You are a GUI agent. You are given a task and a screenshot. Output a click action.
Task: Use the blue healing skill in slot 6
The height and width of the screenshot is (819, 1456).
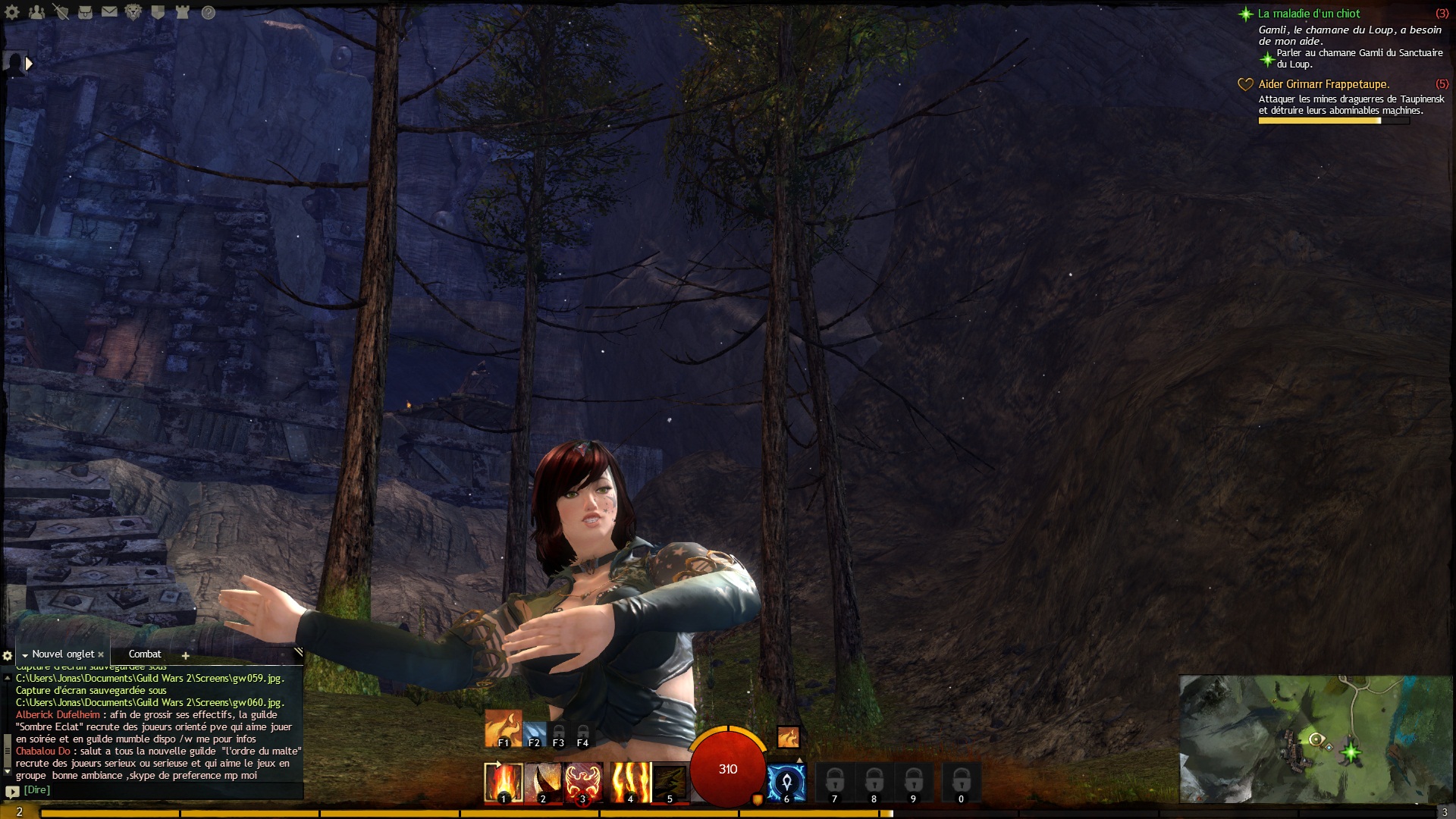[786, 782]
